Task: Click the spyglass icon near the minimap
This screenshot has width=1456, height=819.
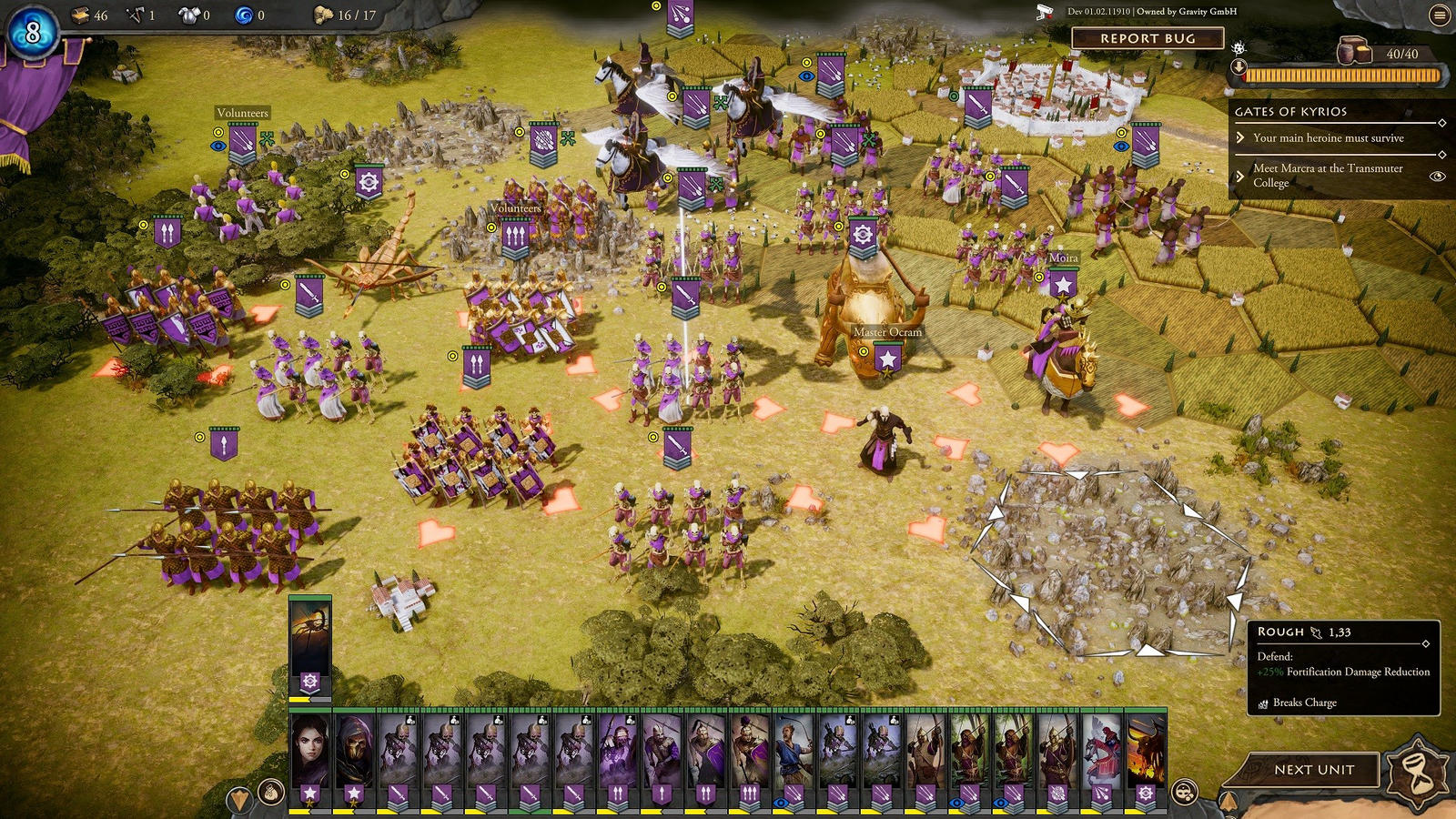Action: [1184, 791]
